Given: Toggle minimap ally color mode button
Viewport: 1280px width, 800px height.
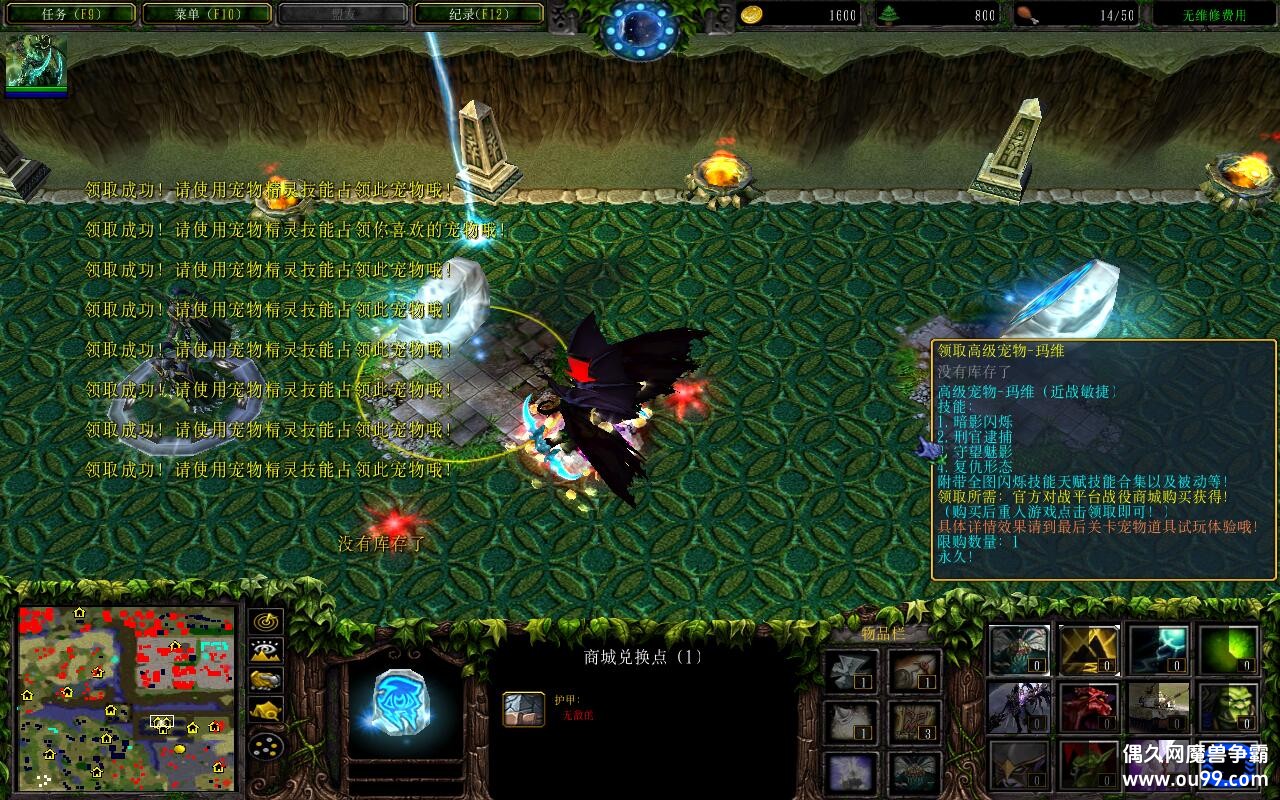Looking at the screenshot, I should pyautogui.click(x=266, y=681).
